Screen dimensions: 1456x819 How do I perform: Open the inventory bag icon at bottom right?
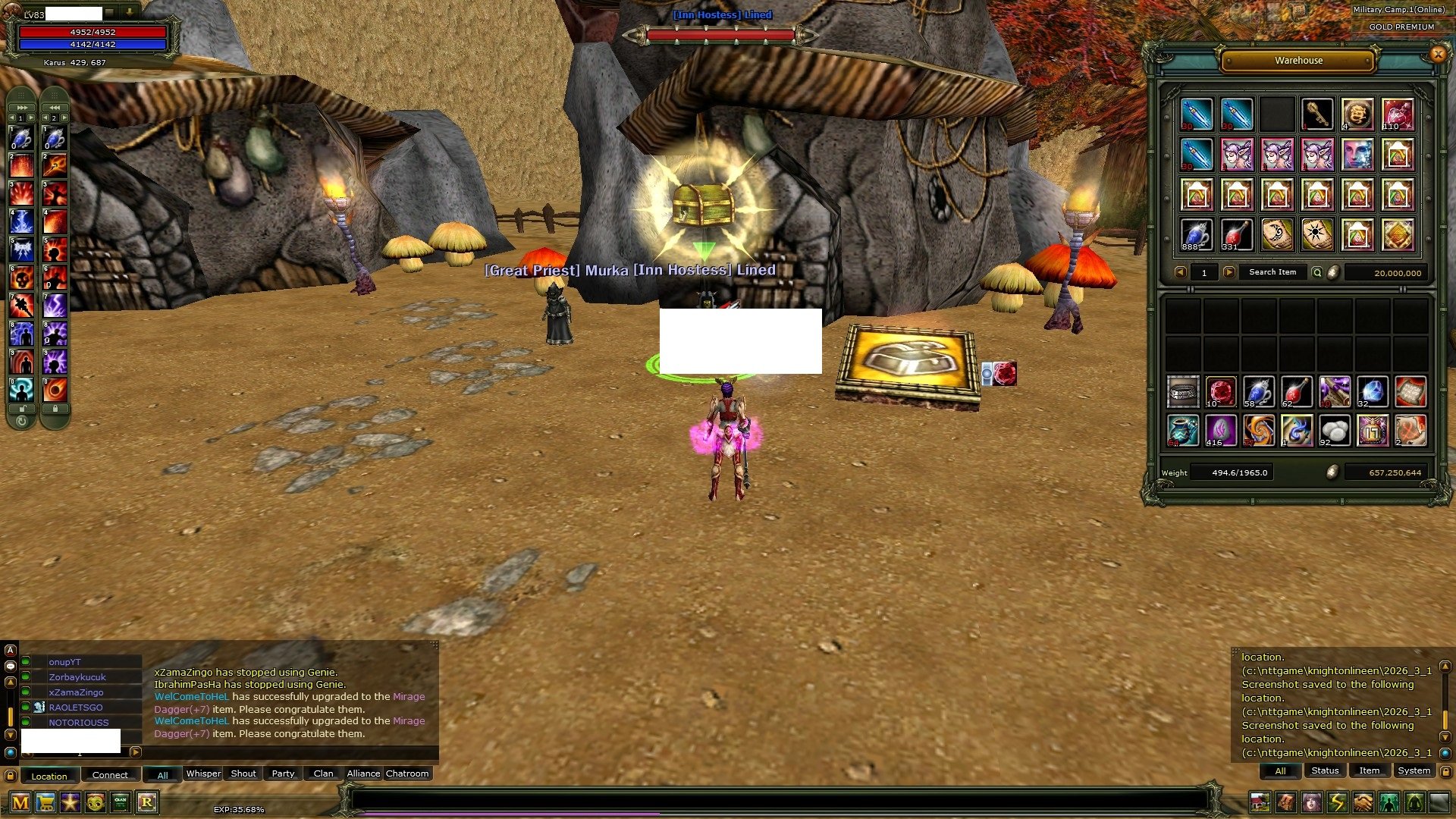pyautogui.click(x=1285, y=800)
